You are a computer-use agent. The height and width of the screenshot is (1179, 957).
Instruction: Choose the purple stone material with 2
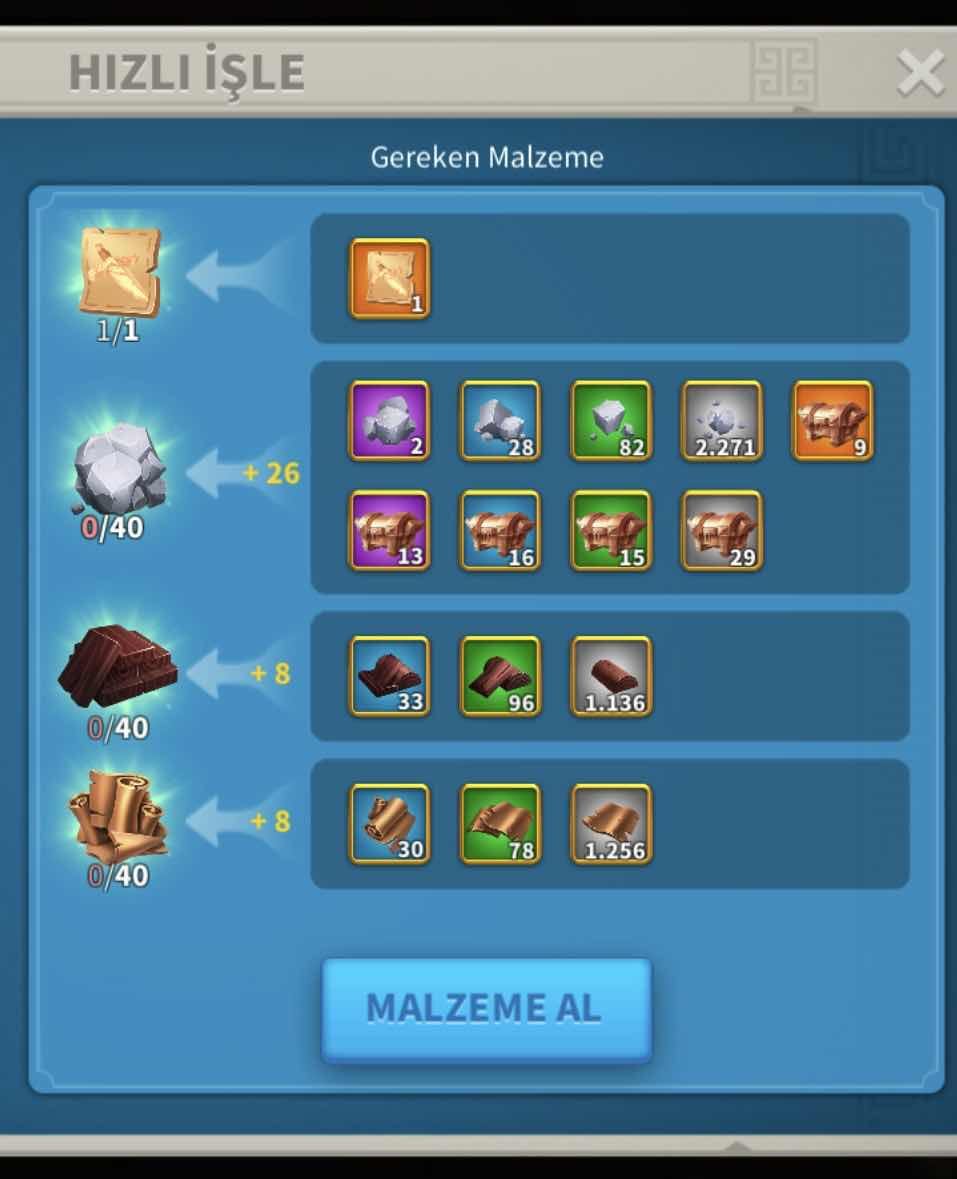390,421
